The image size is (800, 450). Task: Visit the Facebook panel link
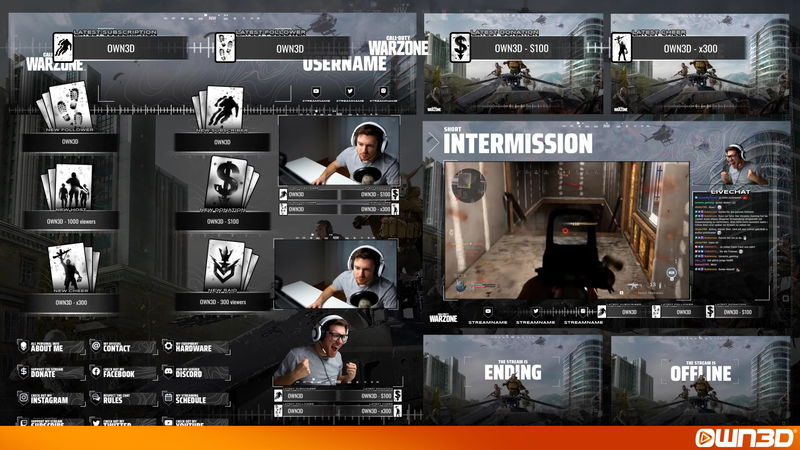click(x=122, y=372)
